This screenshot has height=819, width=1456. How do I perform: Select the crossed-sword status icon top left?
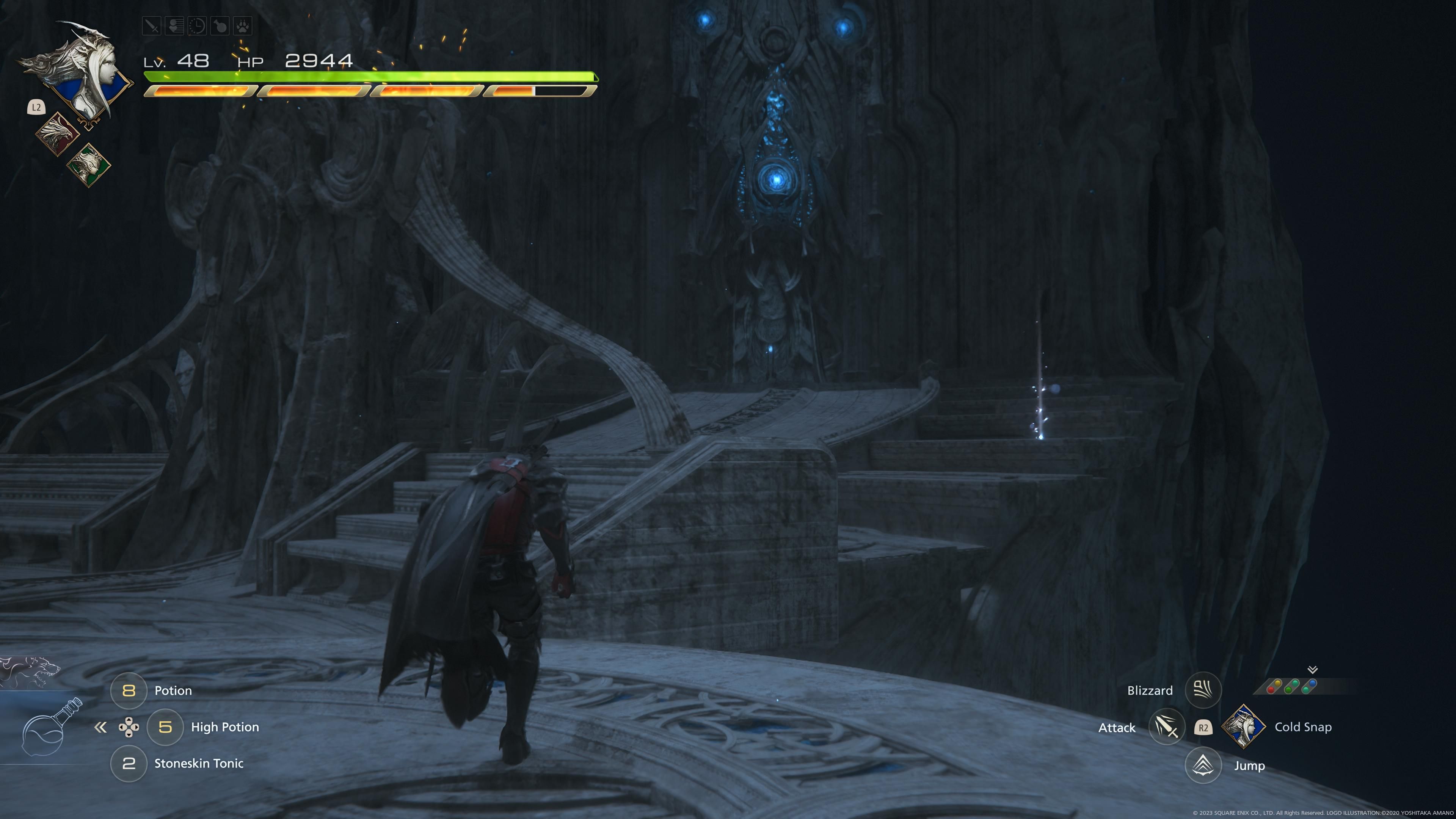[x=152, y=25]
